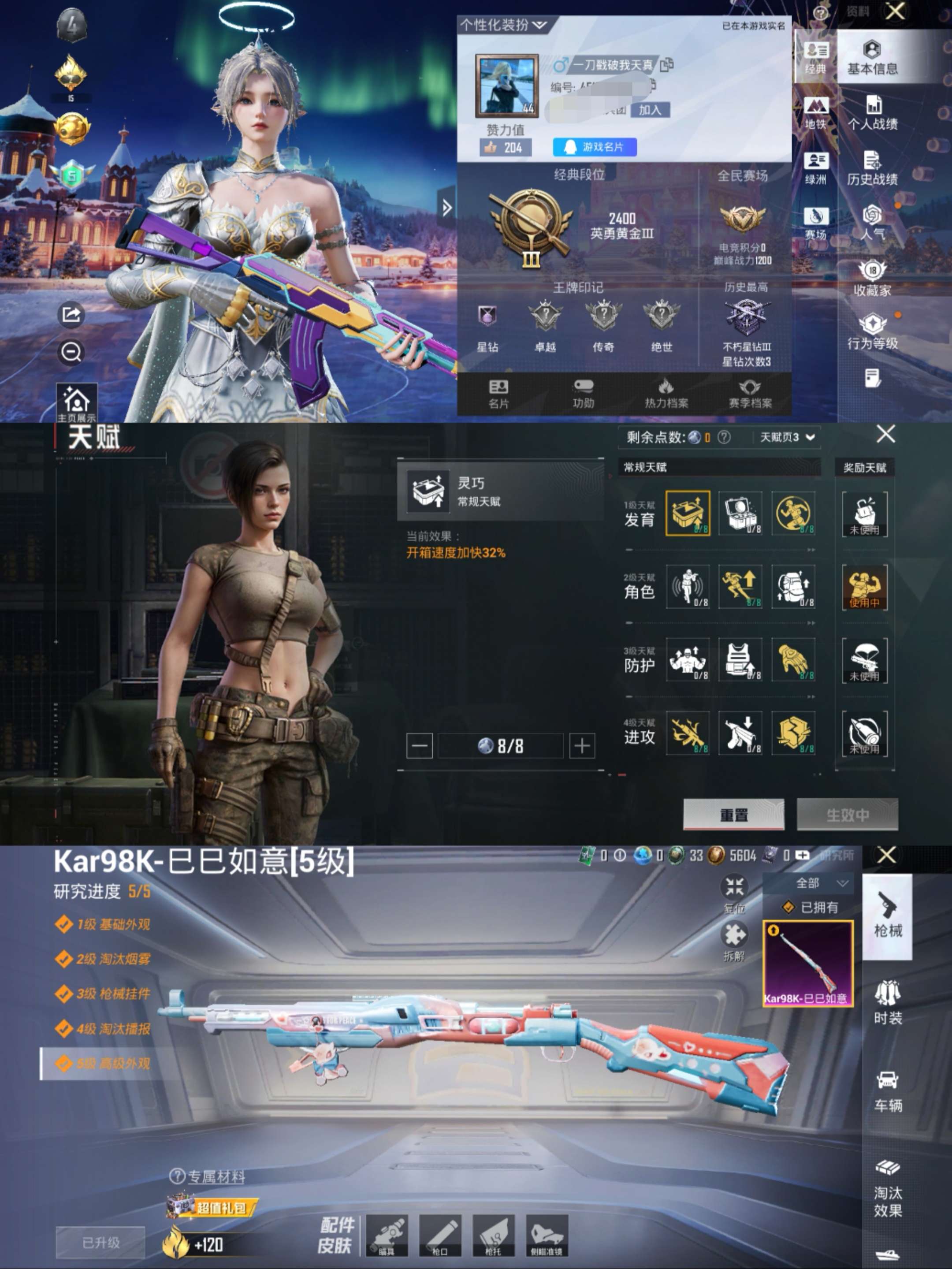Open the 天赋页3 talent page dropdown

(x=786, y=436)
